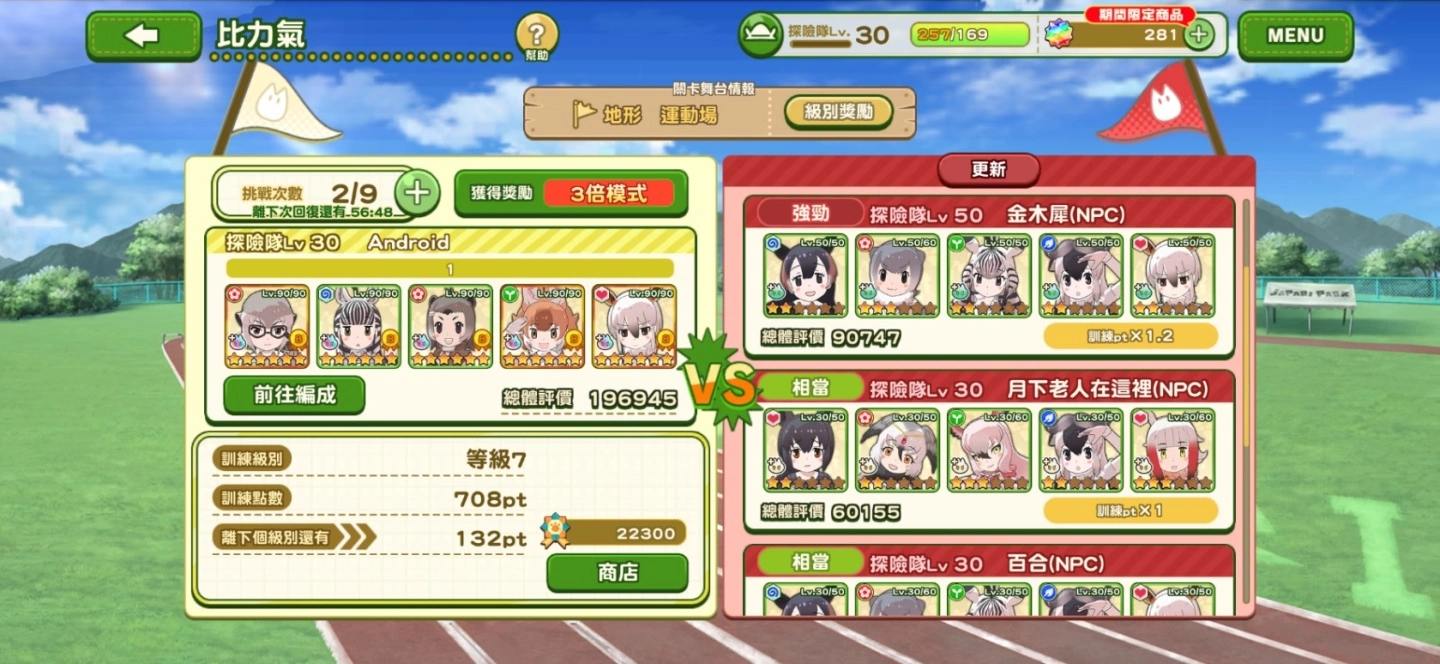Open the 商店 shop
The width and height of the screenshot is (1440, 664).
[617, 573]
